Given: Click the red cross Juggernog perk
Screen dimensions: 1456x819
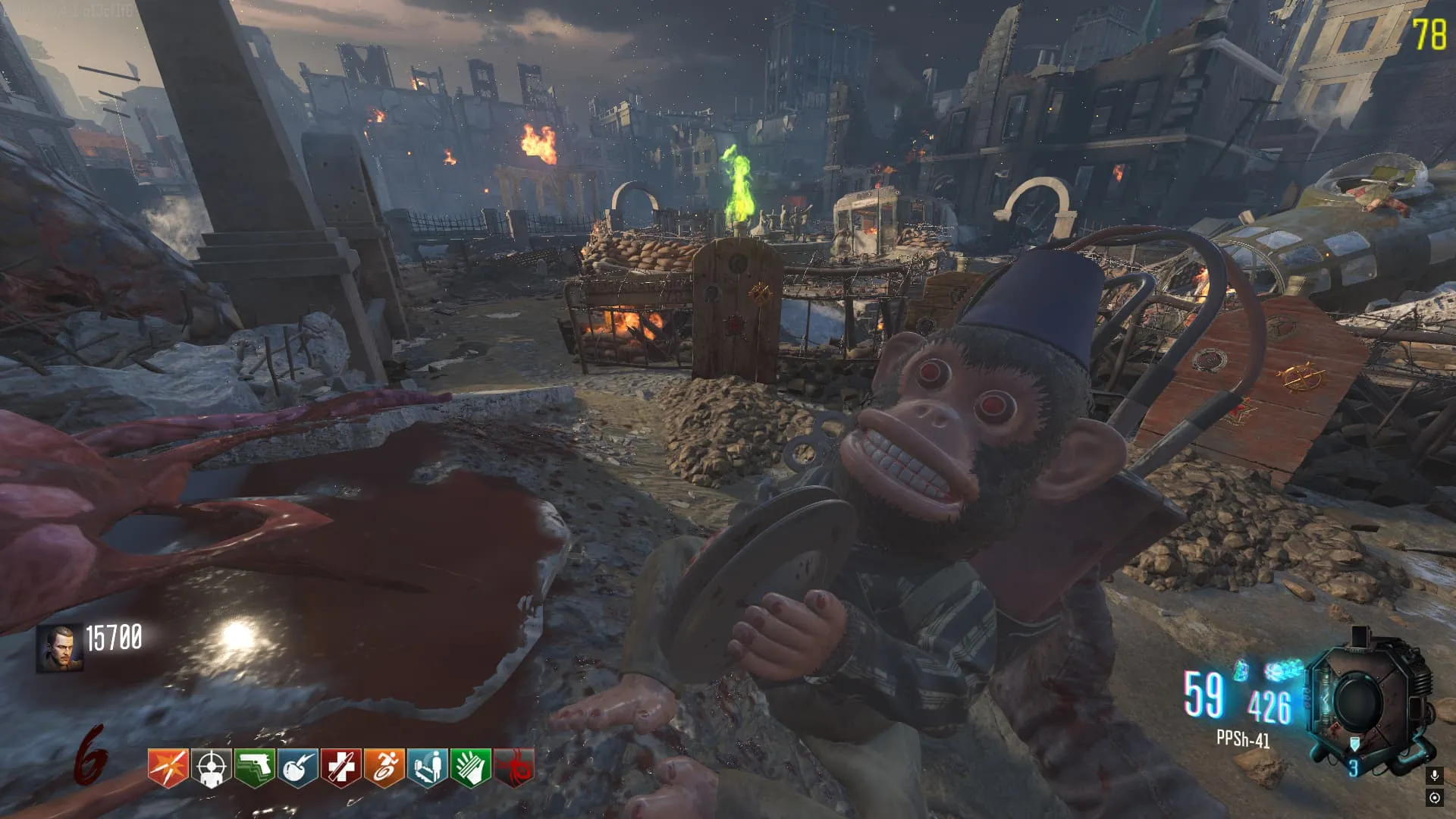Looking at the screenshot, I should [340, 768].
